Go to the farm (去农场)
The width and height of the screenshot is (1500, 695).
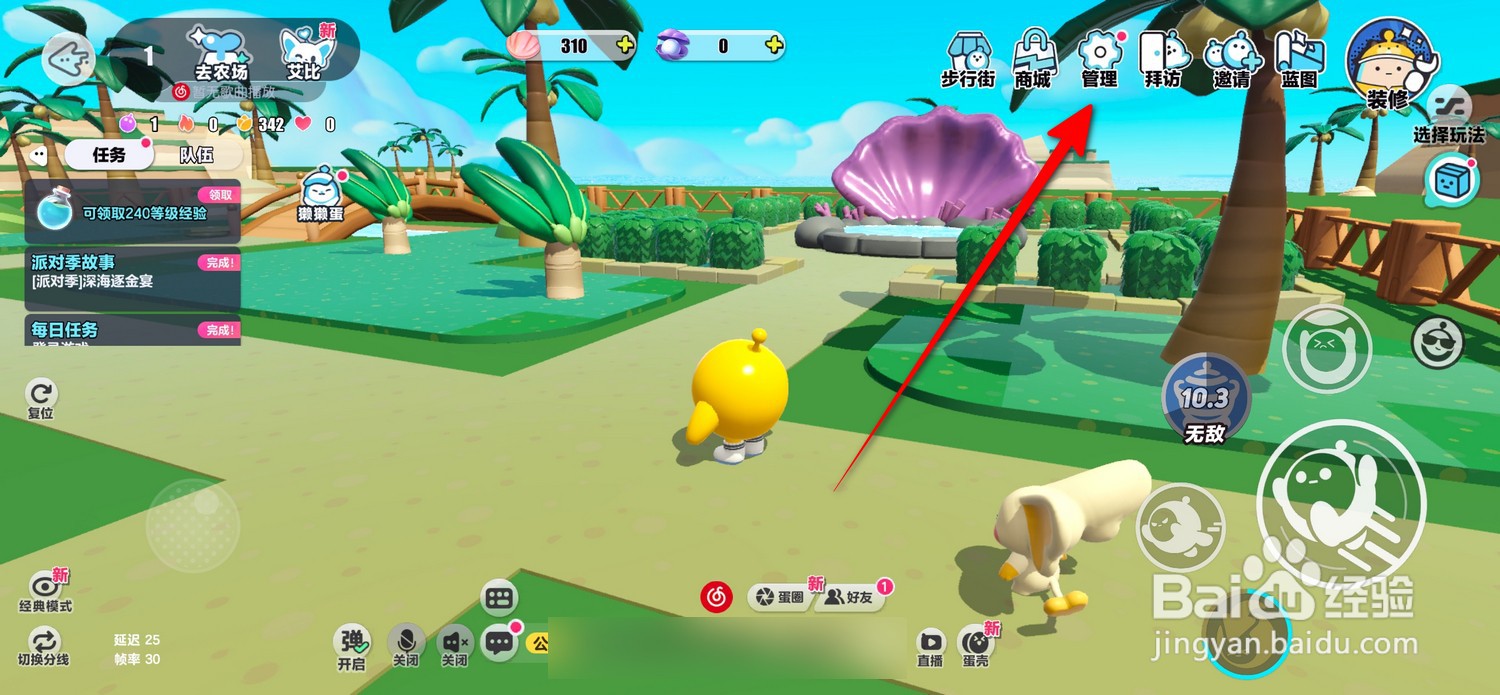click(x=221, y=52)
